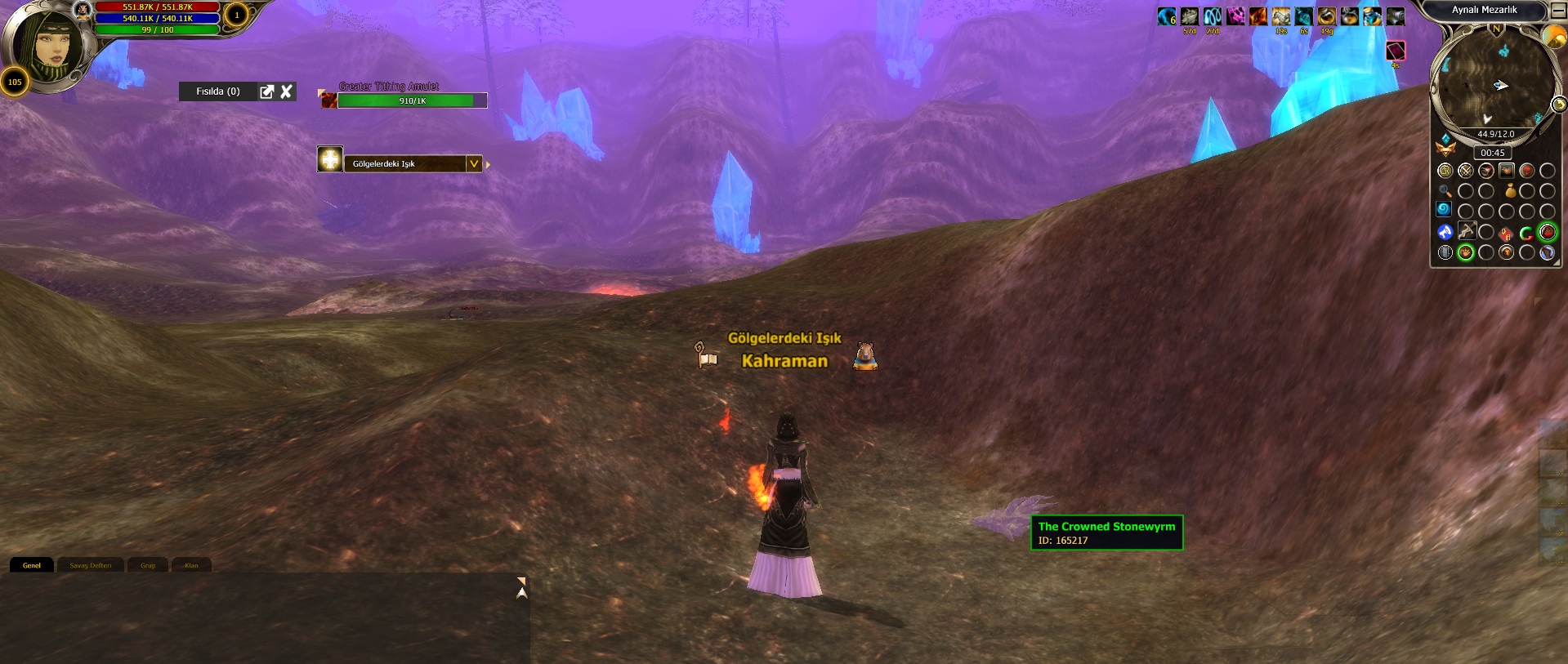The width and height of the screenshot is (1568, 664).
Task: Click the red card debuff icon
Action: 1396,51
